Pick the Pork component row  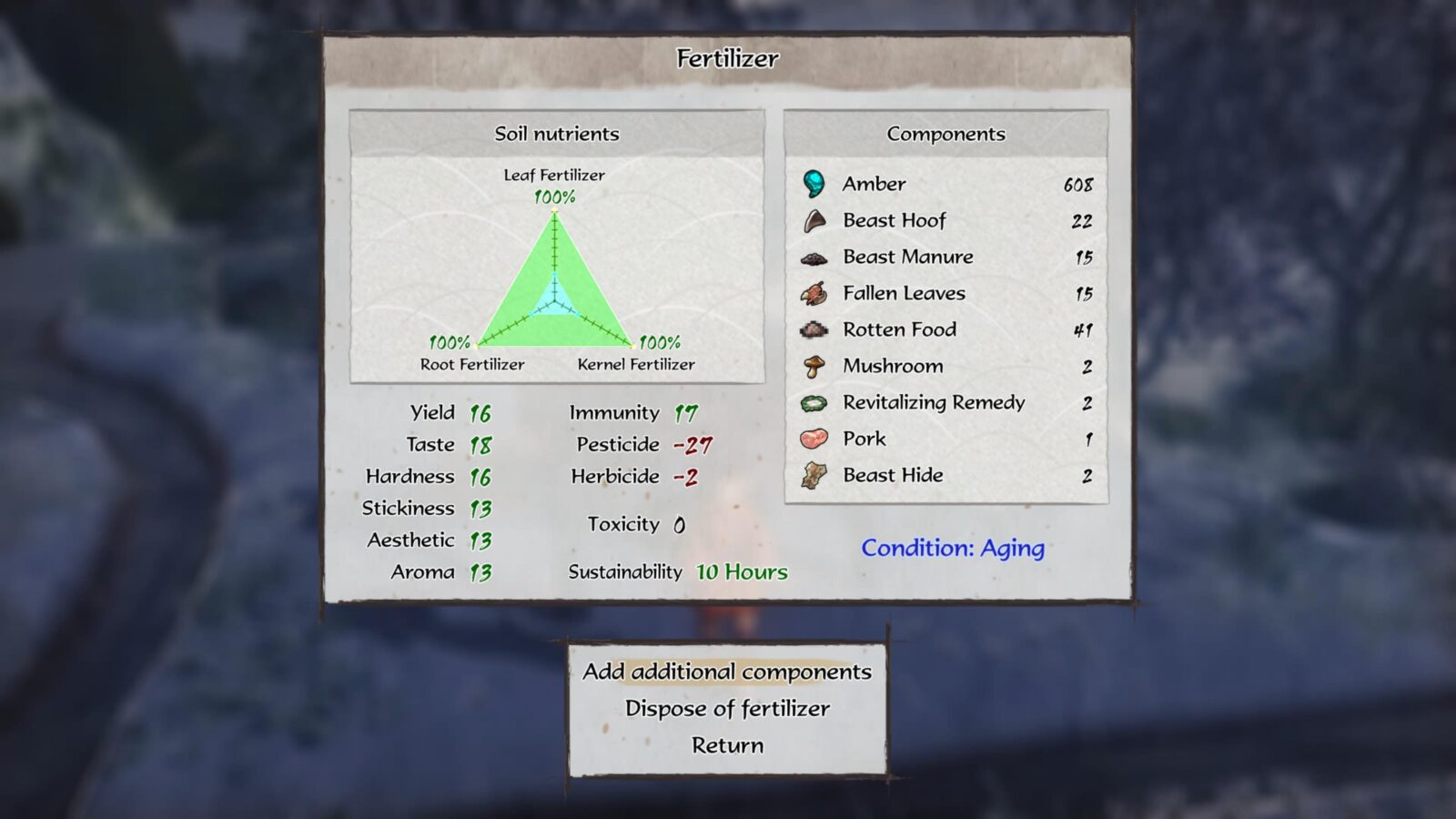click(945, 439)
